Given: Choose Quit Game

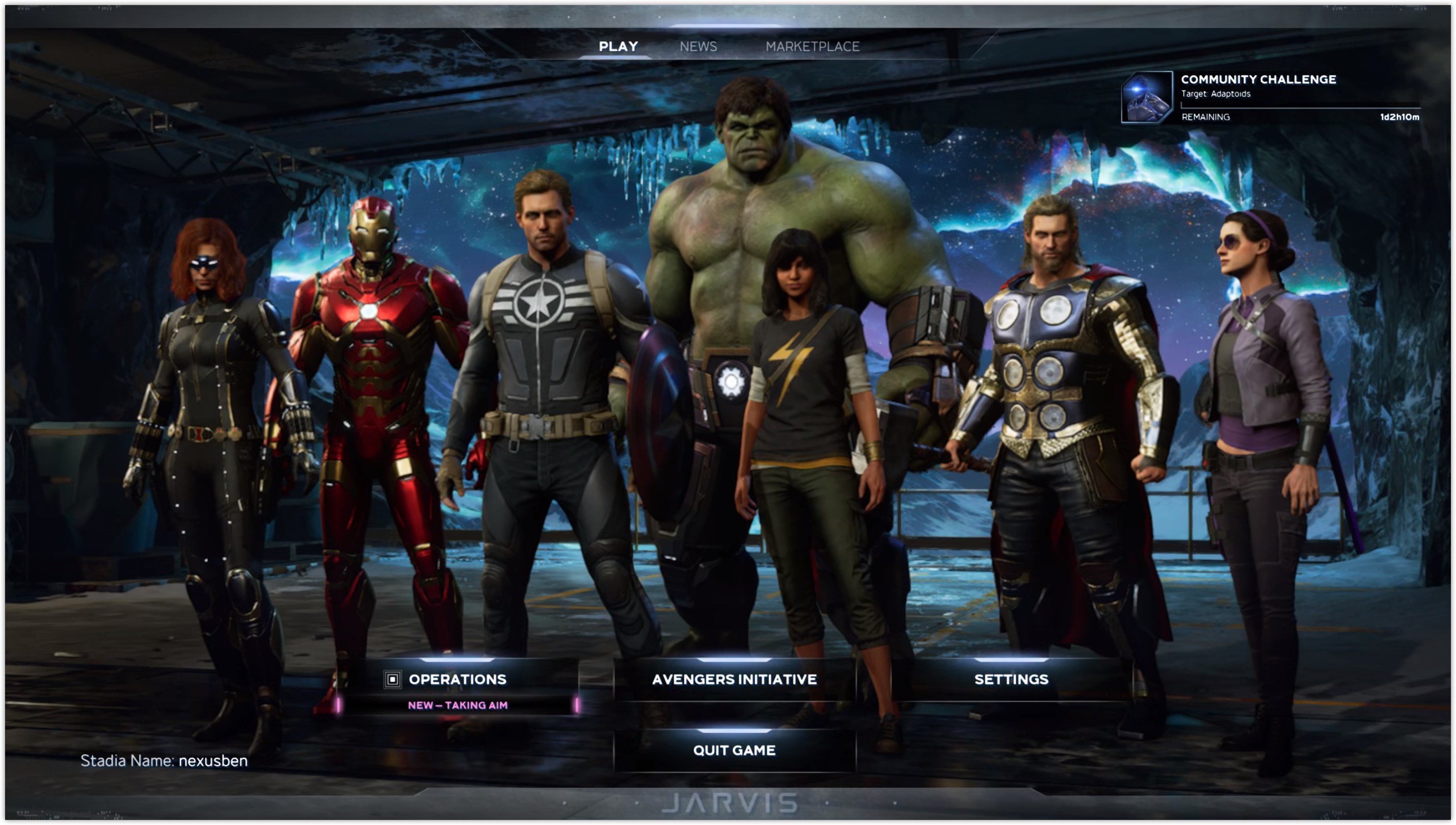Looking at the screenshot, I should click(x=734, y=750).
